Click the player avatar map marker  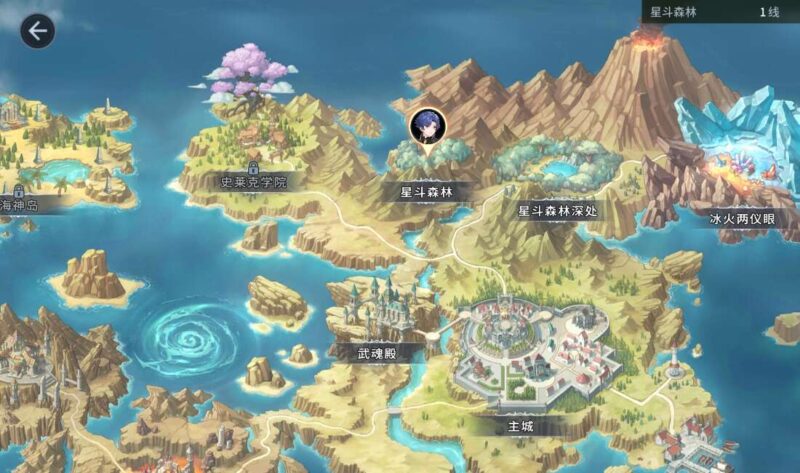[428, 126]
